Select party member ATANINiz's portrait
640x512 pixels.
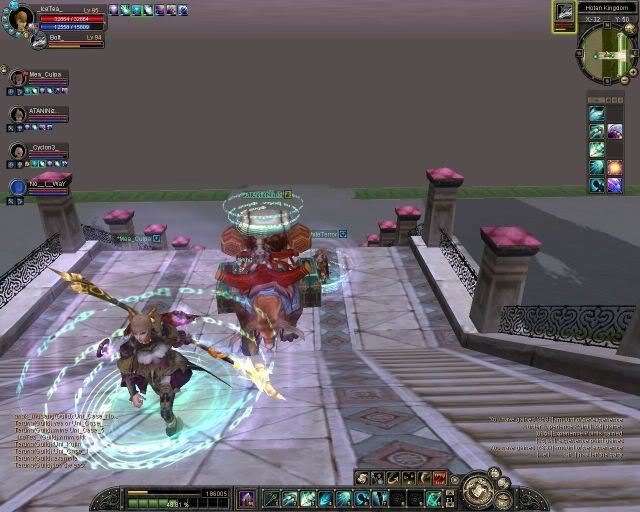click(18, 115)
